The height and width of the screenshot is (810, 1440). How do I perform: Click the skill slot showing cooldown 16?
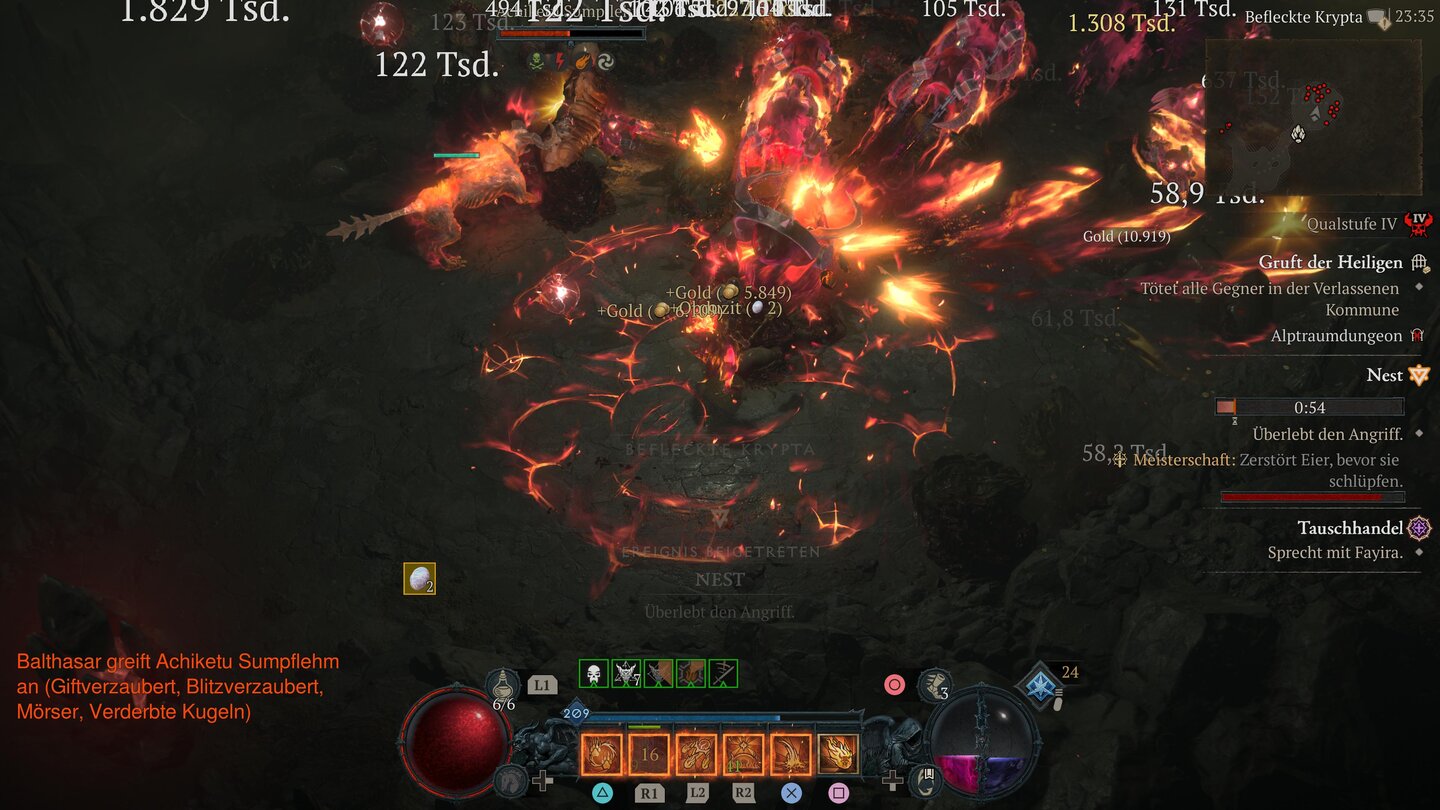(649, 754)
